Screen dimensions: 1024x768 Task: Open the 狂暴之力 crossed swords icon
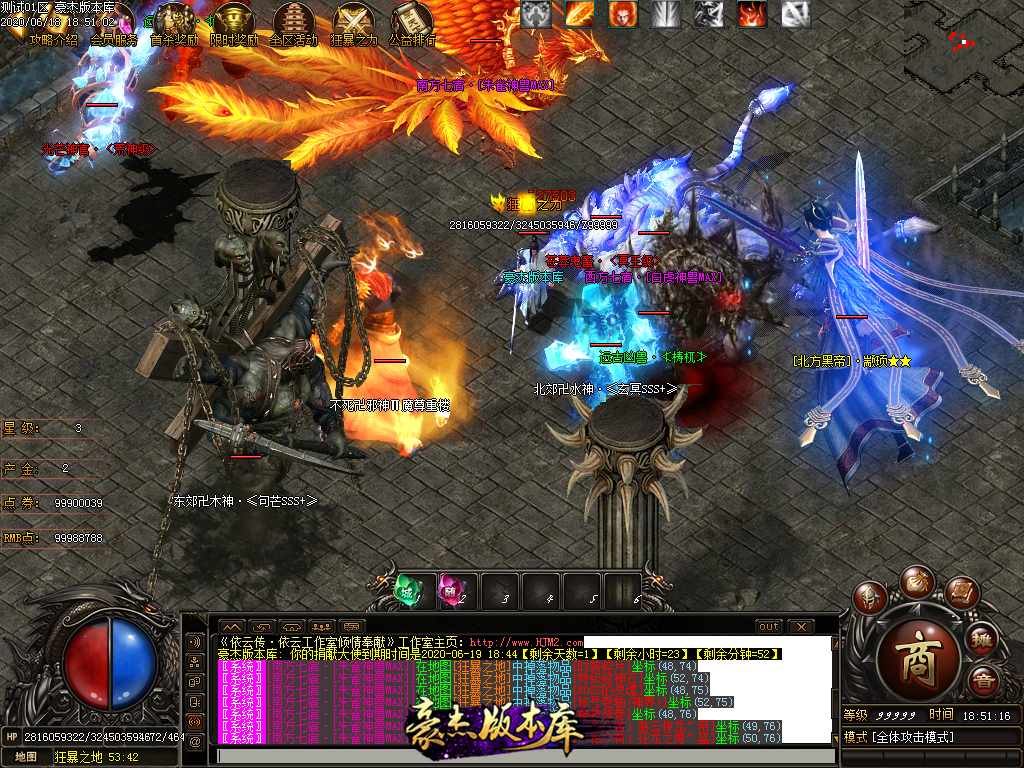[x=354, y=24]
